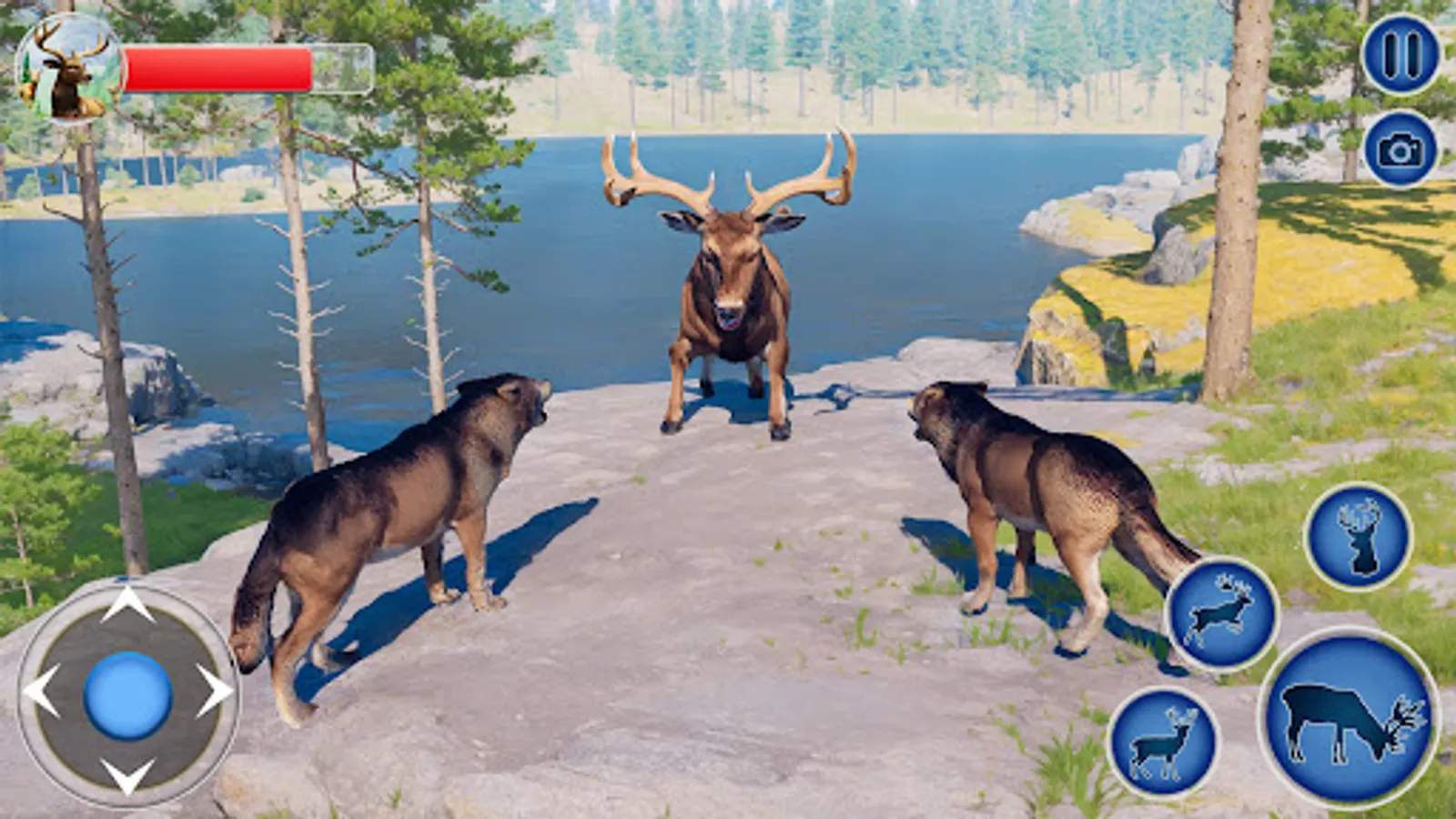The image size is (1456, 819).
Task: Enable grazing mode via largest action button
Action: point(1349,719)
